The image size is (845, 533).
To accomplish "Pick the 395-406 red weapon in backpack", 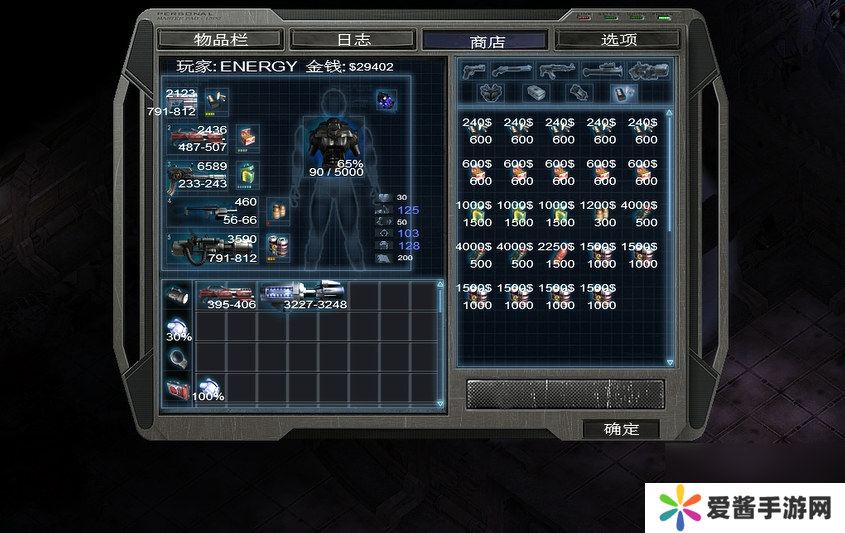I will pyautogui.click(x=229, y=295).
